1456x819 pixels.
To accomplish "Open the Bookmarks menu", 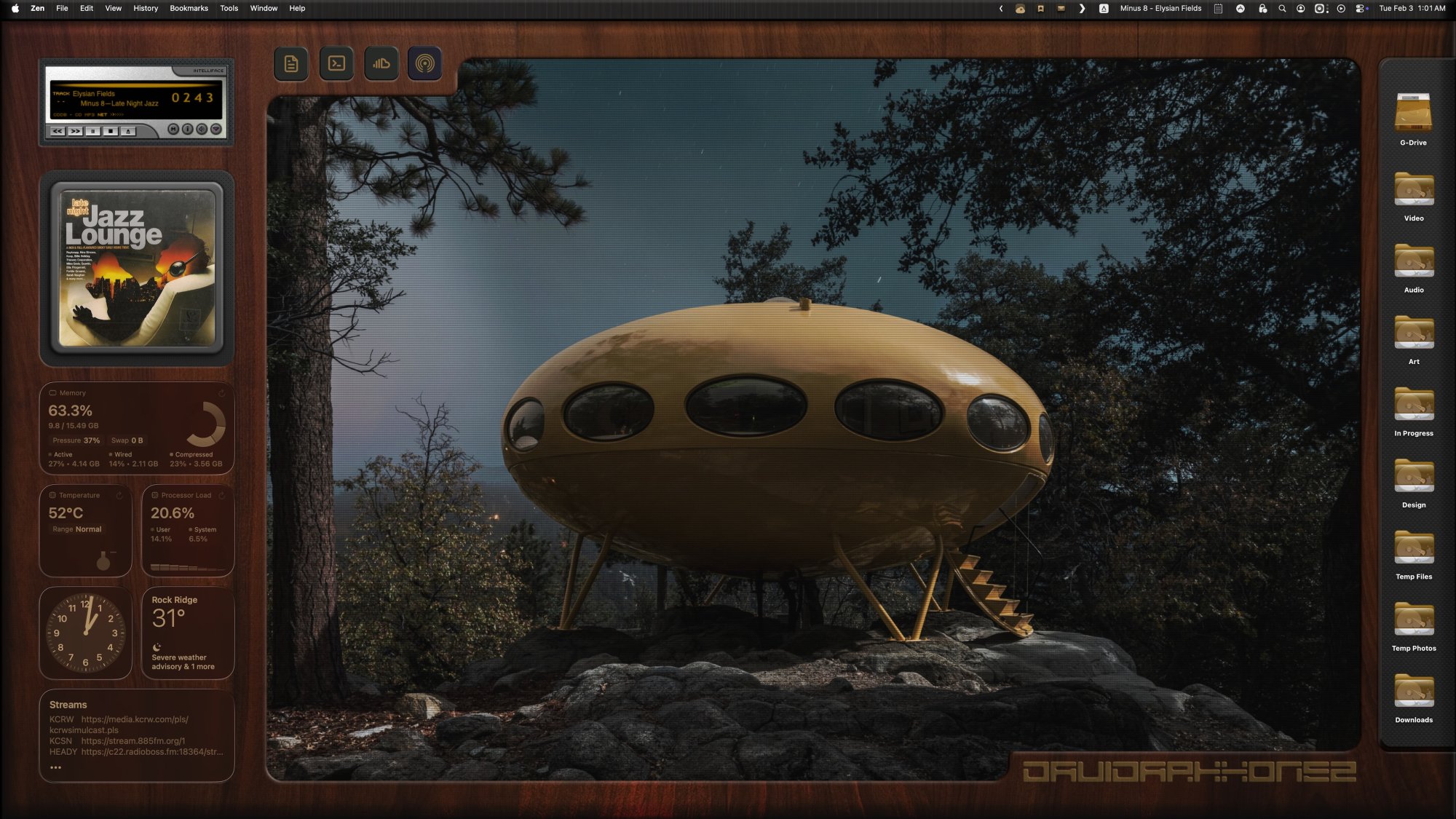I will pos(189,9).
